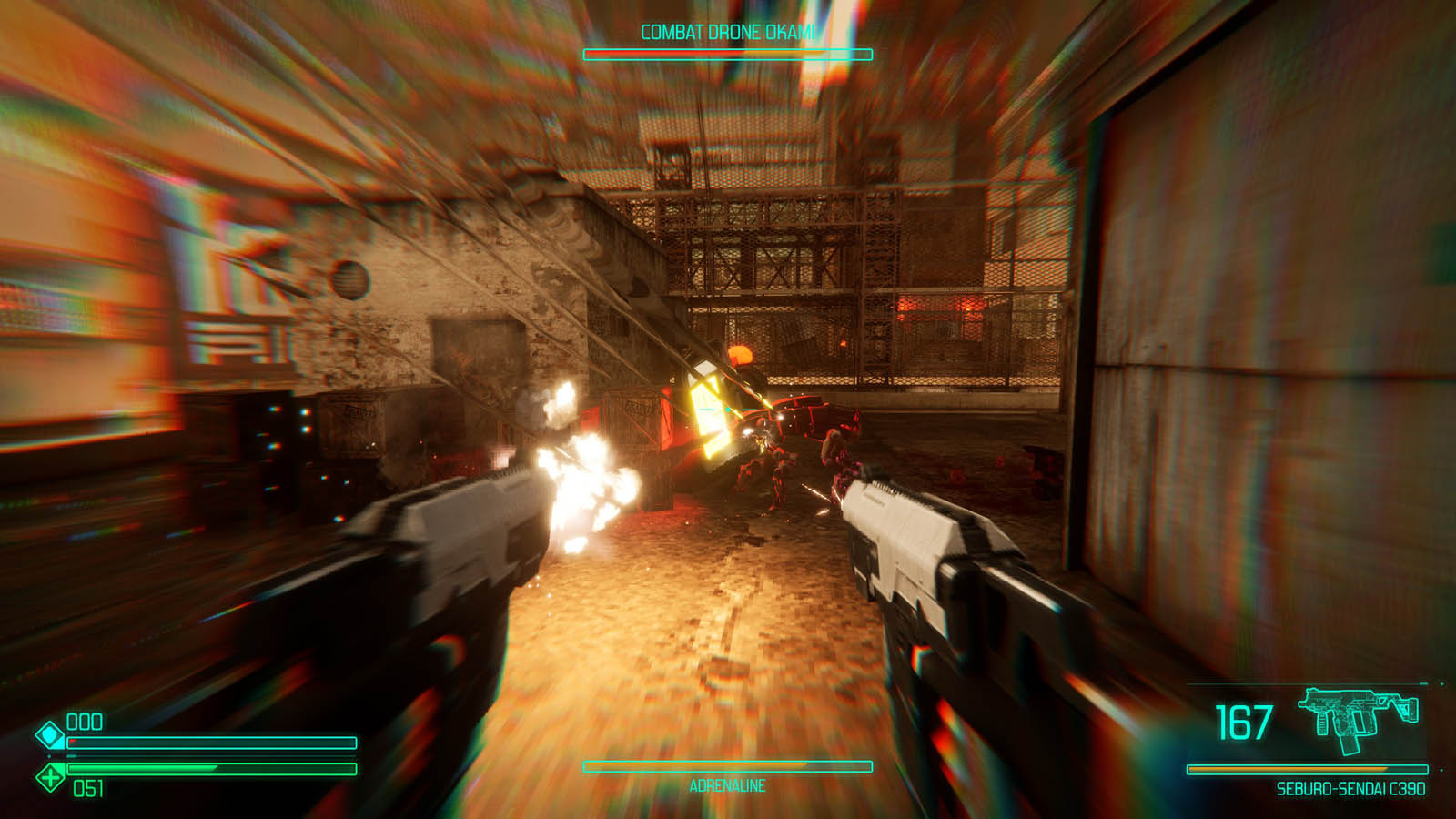1456x819 pixels.
Task: Click the diamond armor icon
Action: [49, 733]
